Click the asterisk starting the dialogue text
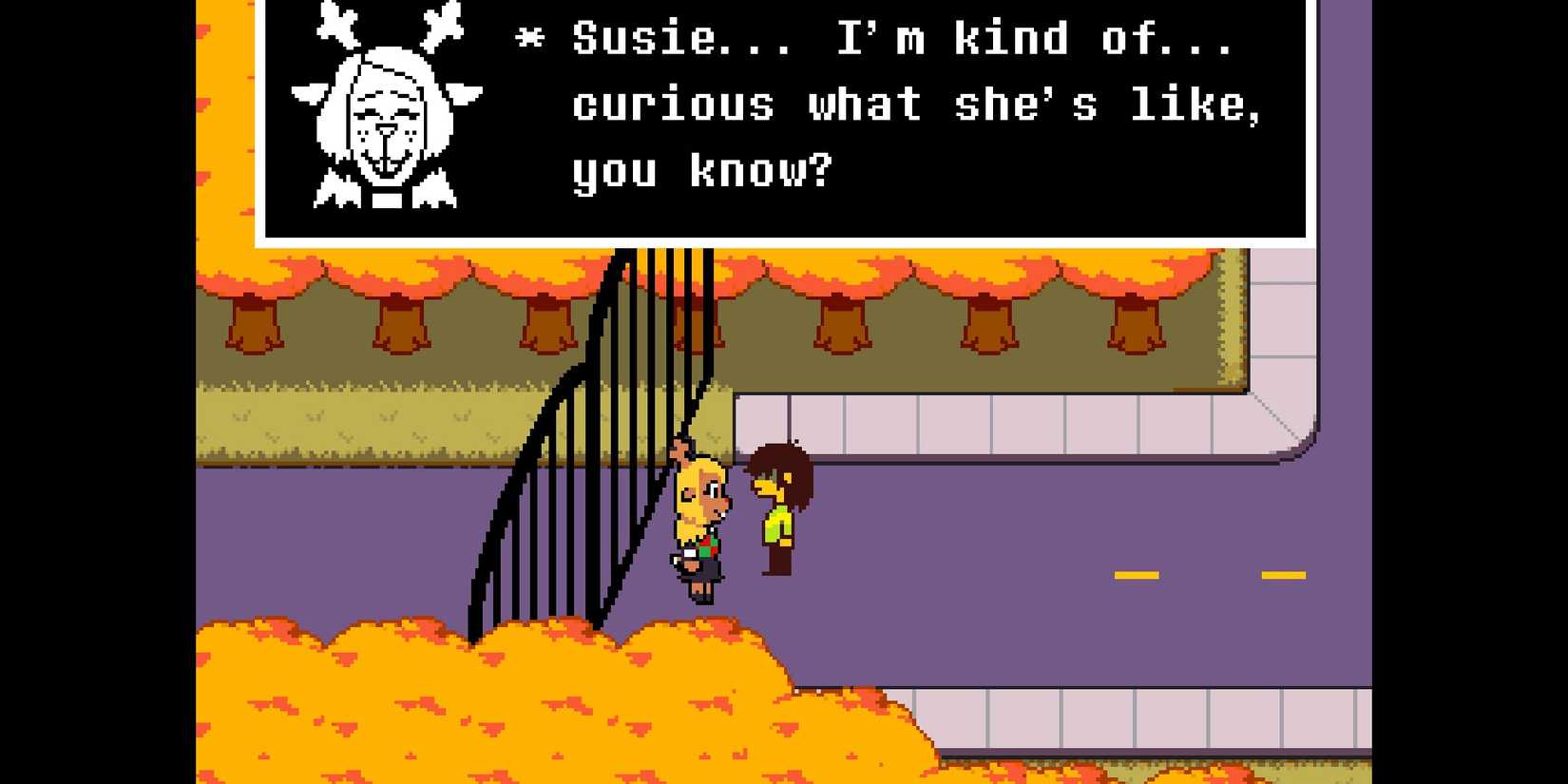The height and width of the screenshot is (784, 1568). (529, 38)
